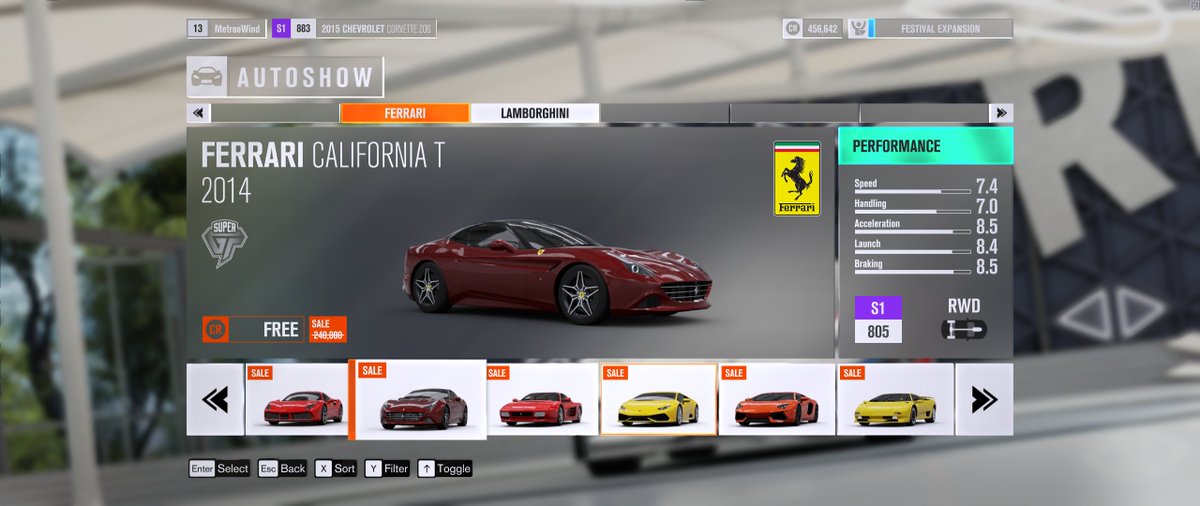Choose the orange Lamborghini thumbnail
Viewport: 1200px width, 506px height.
click(x=776, y=400)
